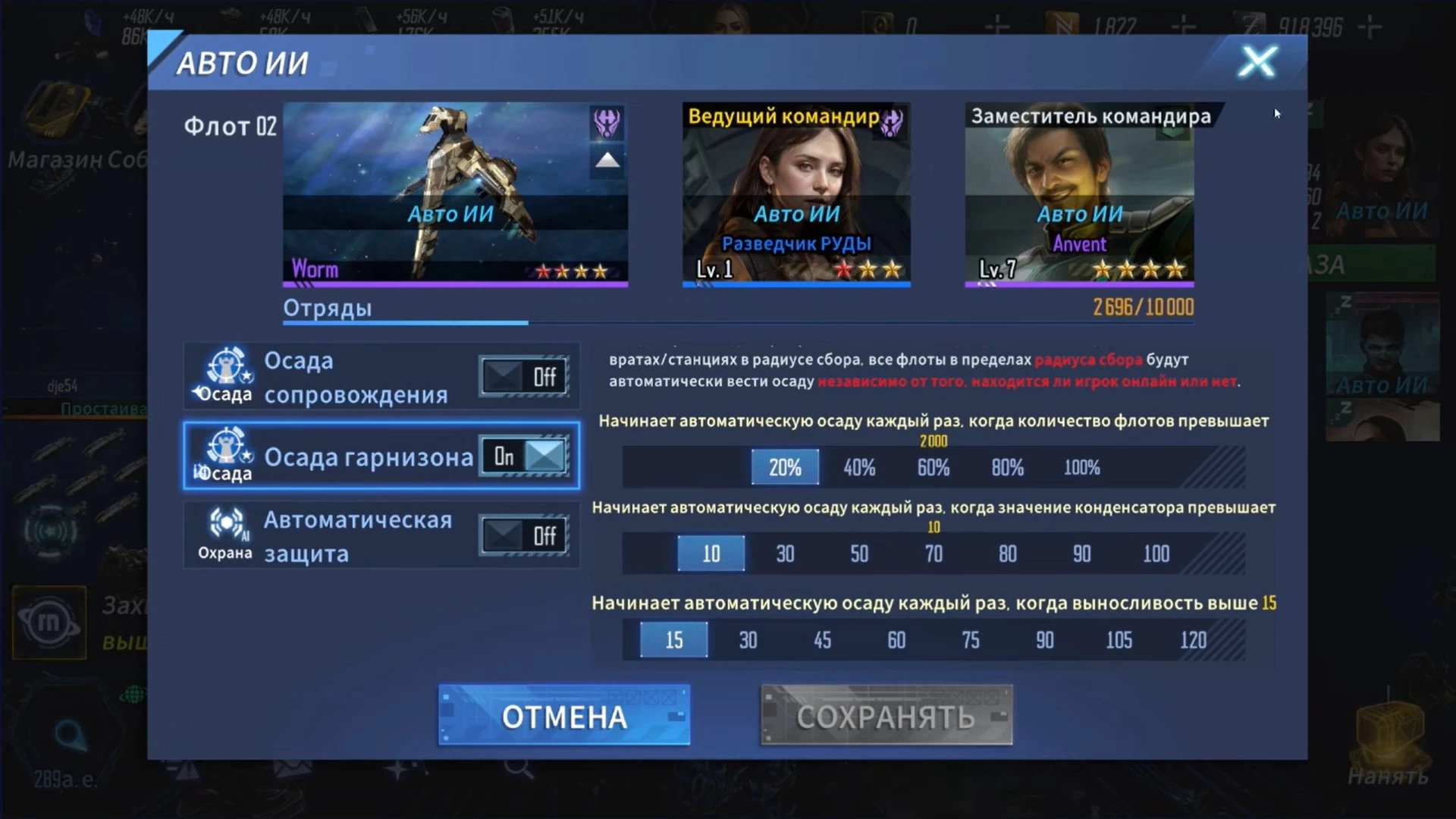
Task: Select capacitor threshold of 10
Action: 711,554
